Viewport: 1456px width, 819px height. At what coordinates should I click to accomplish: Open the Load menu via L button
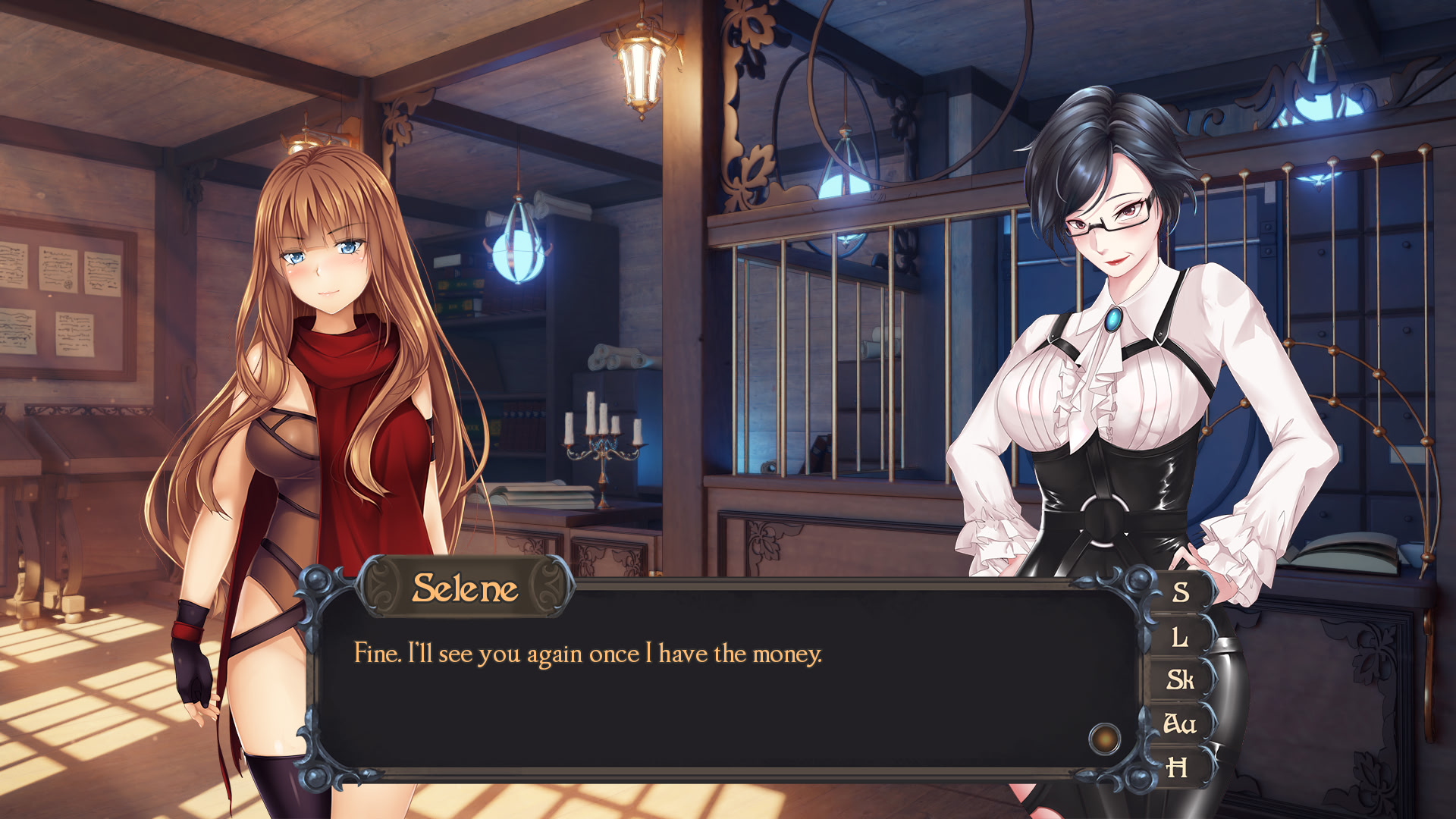tap(1180, 637)
